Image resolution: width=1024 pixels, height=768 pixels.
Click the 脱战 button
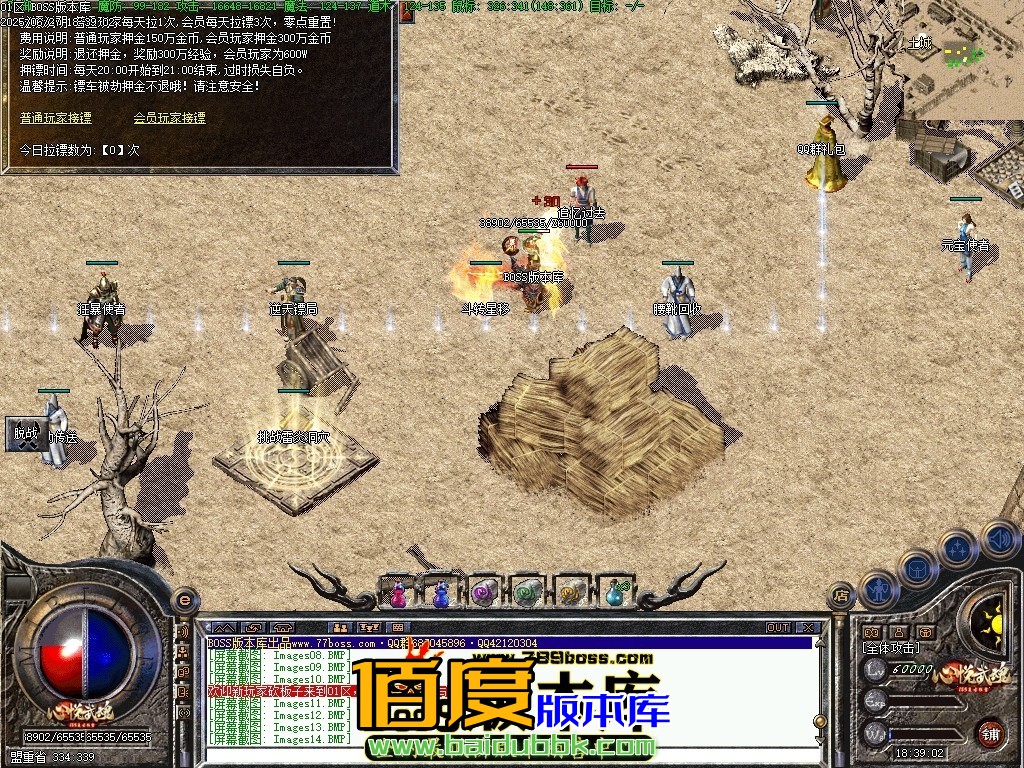coord(26,433)
